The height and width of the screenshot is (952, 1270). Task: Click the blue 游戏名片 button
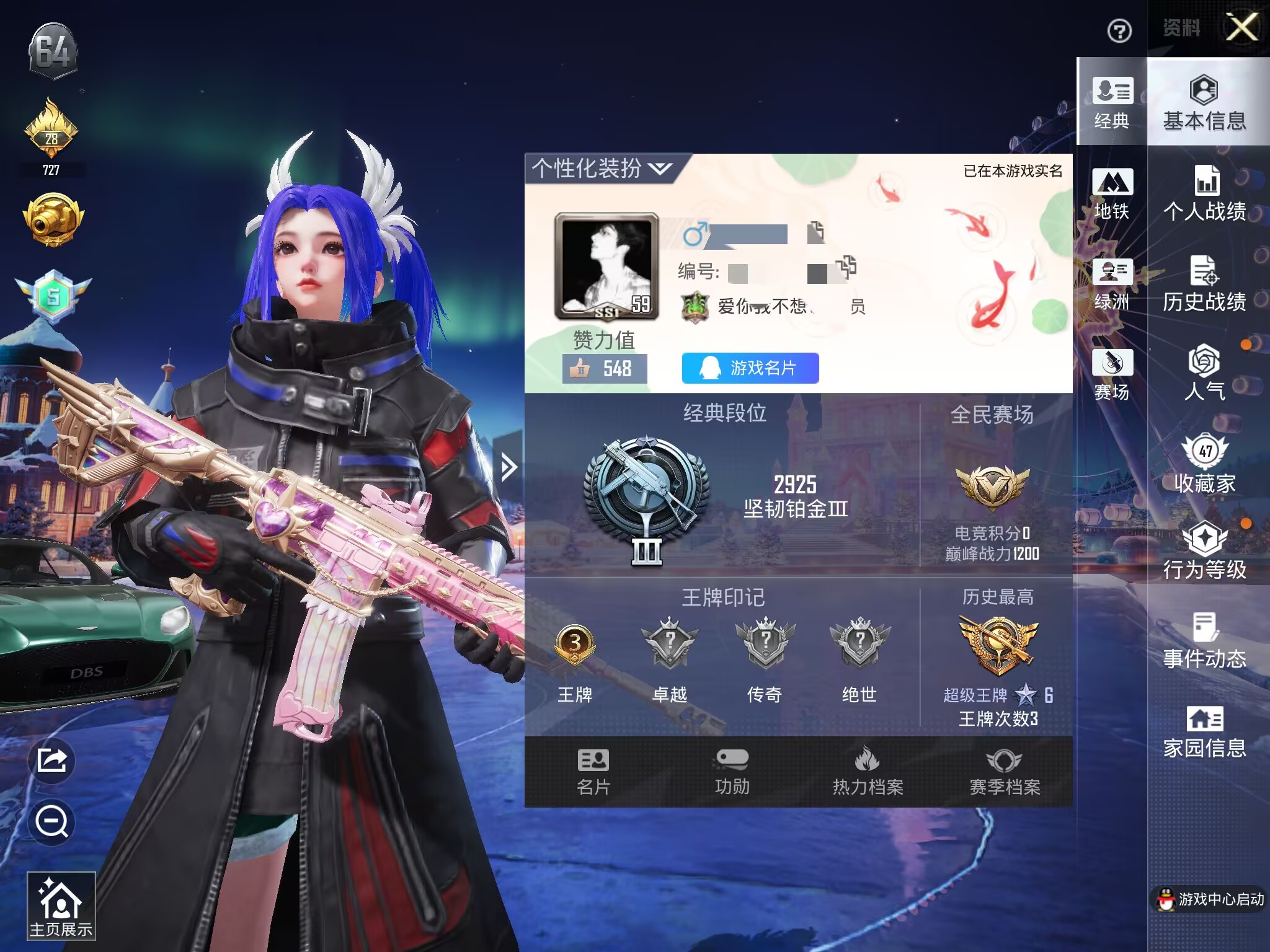[750, 368]
